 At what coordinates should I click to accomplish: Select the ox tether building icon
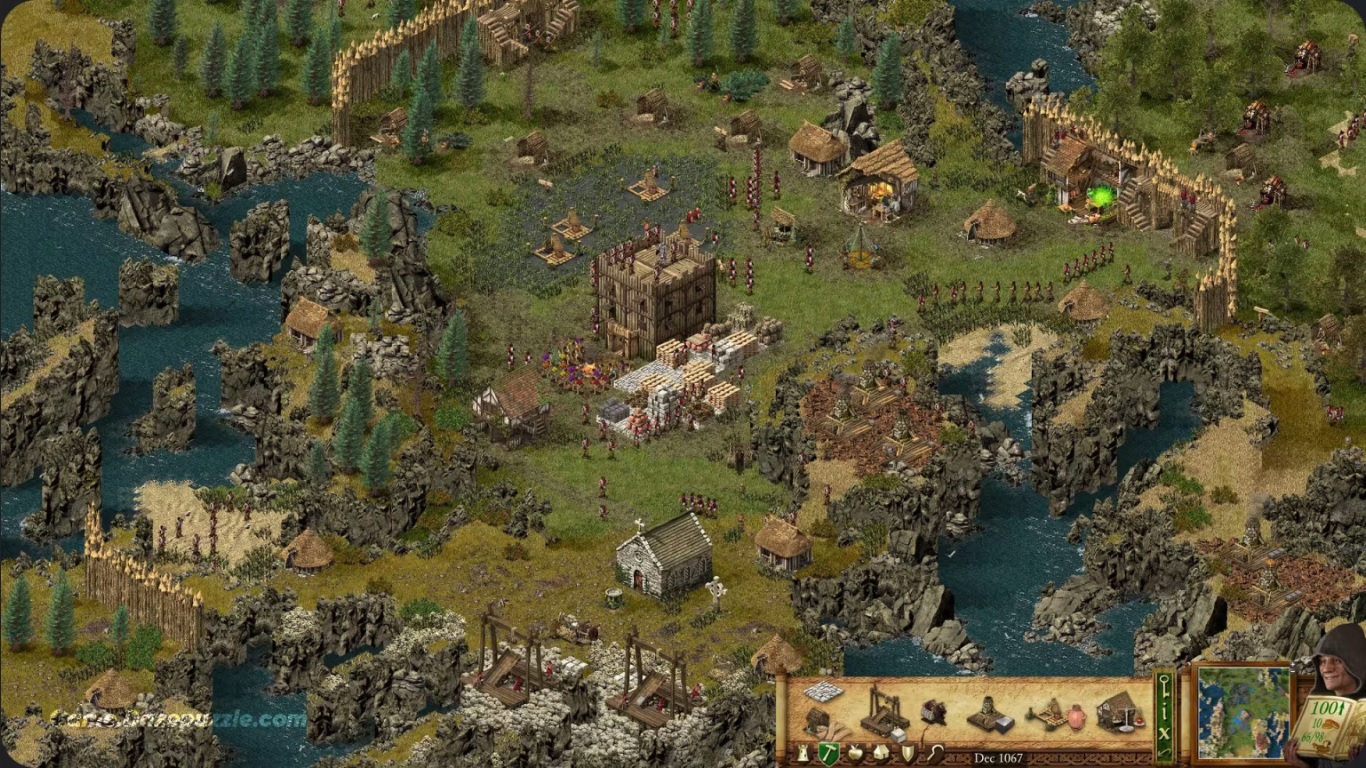point(934,712)
